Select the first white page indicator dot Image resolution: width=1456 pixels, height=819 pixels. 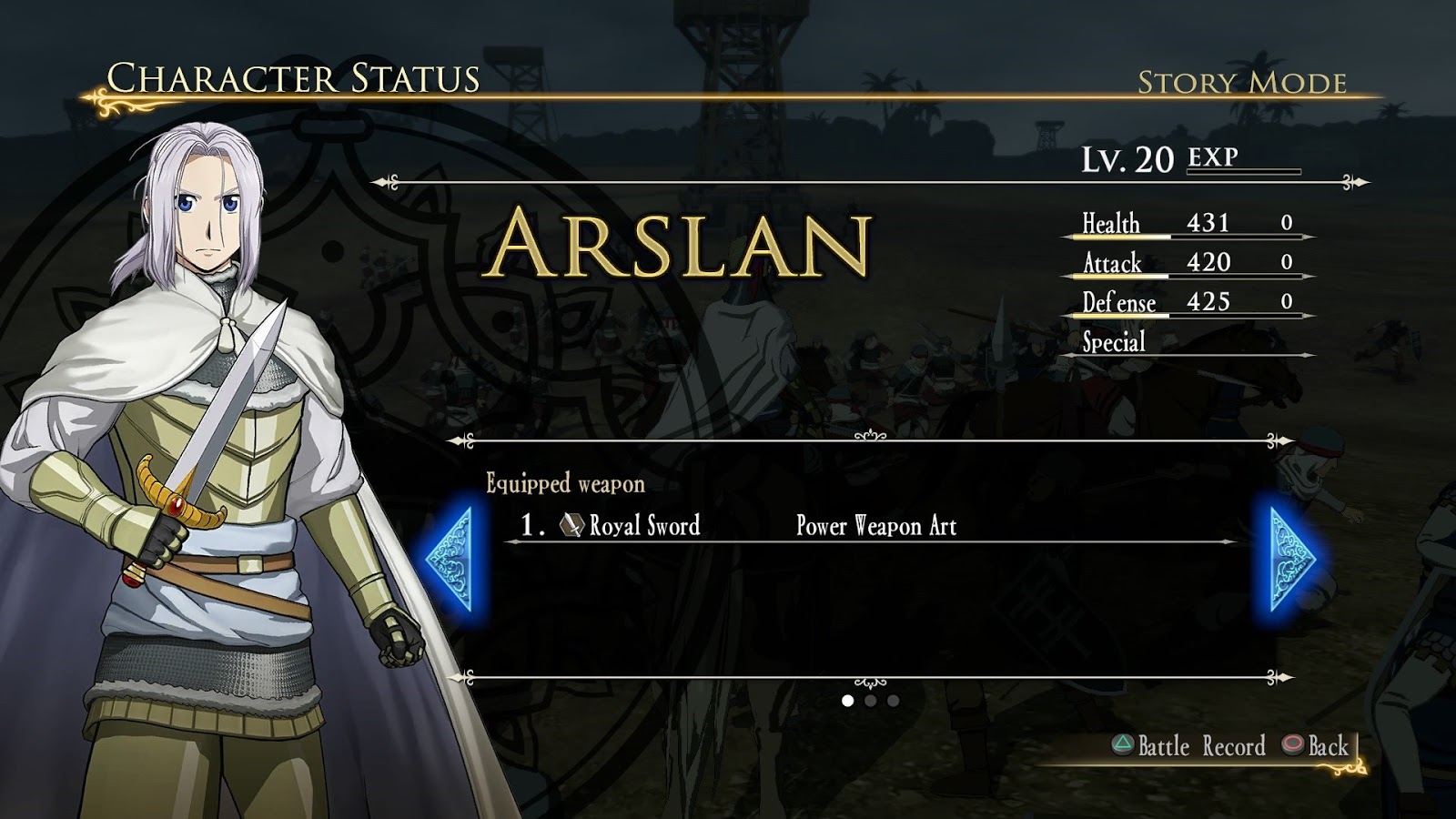[x=847, y=701]
